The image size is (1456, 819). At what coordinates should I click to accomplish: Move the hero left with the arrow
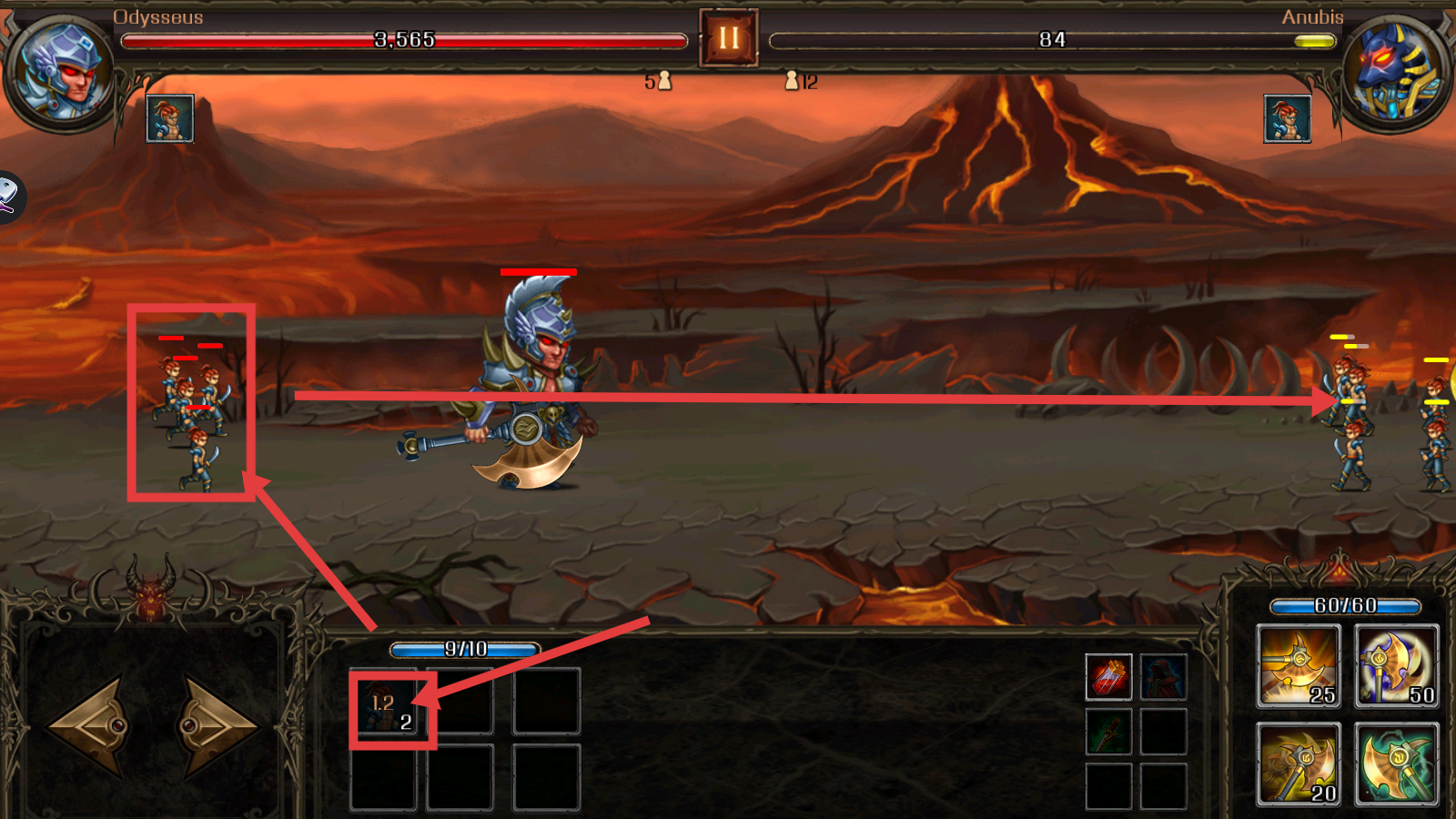coord(87,725)
